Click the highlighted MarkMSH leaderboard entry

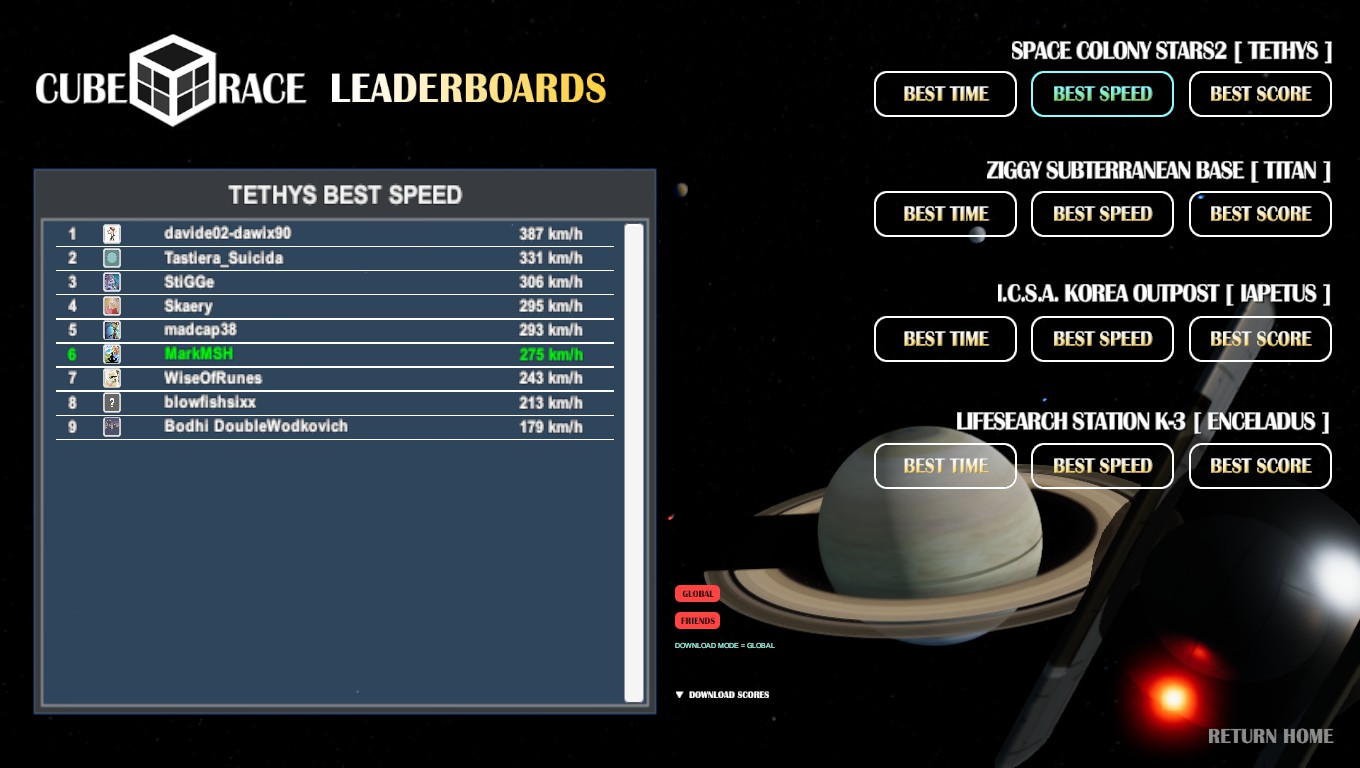click(335, 354)
